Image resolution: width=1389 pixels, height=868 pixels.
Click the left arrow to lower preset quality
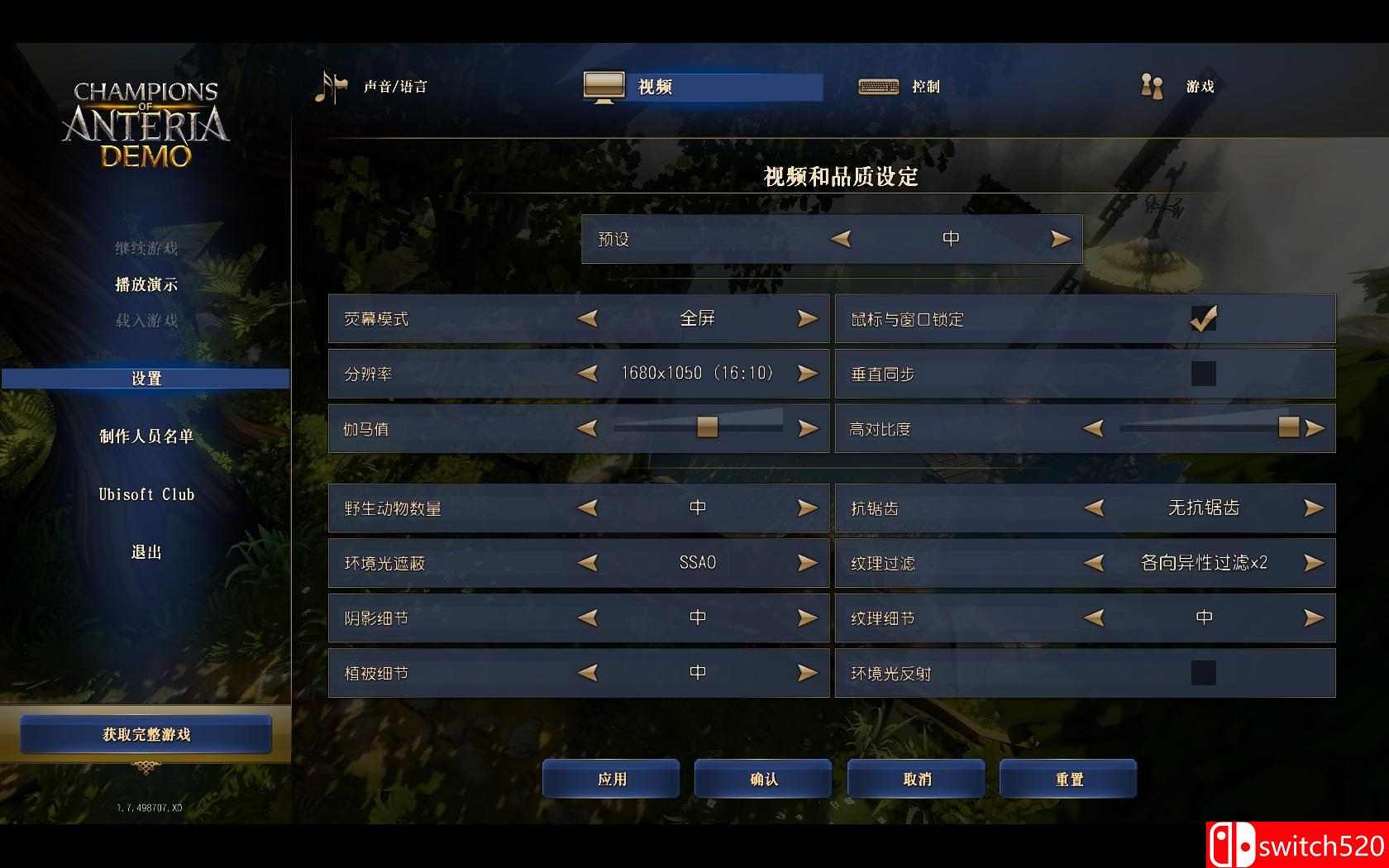[842, 238]
